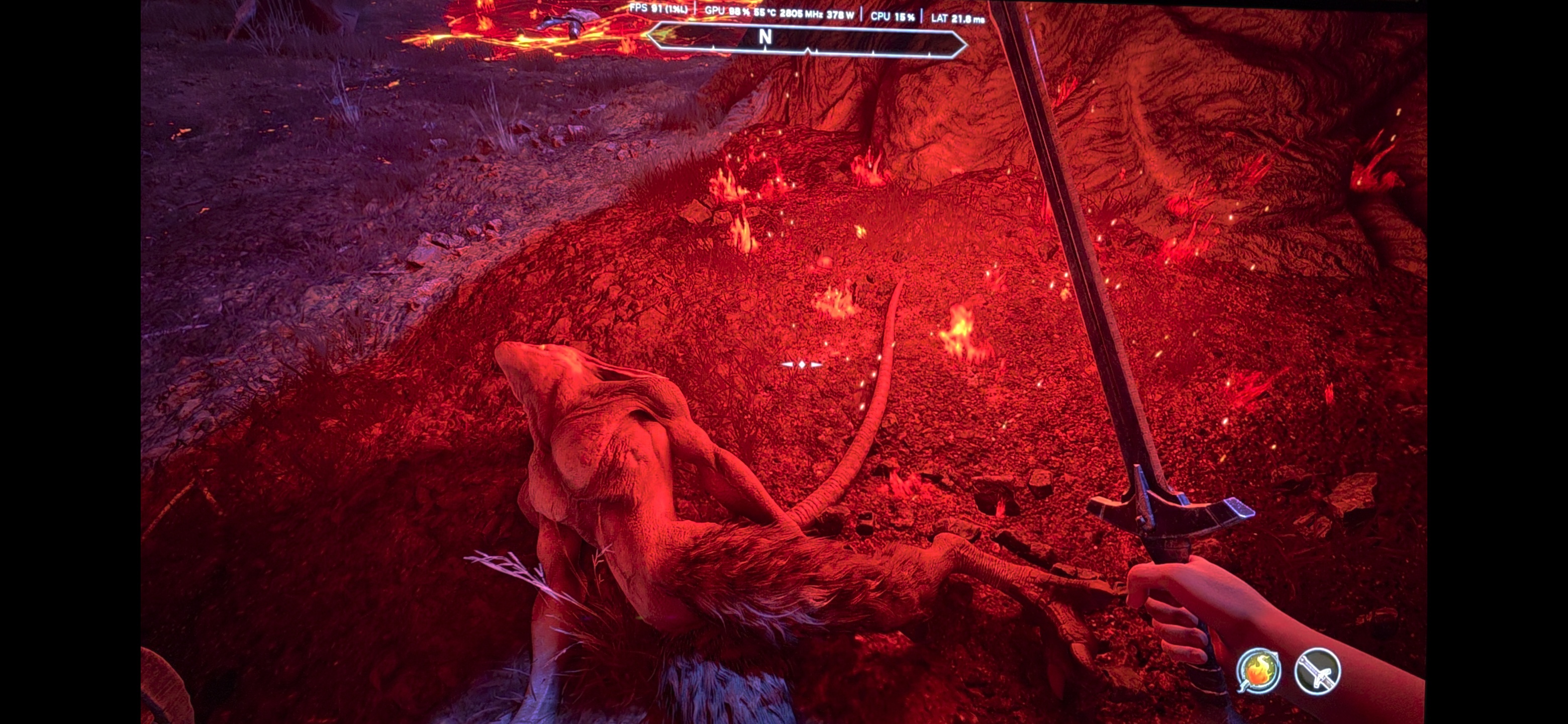Image resolution: width=1568 pixels, height=724 pixels.
Task: Select the flame spell icon
Action: pyautogui.click(x=1258, y=670)
